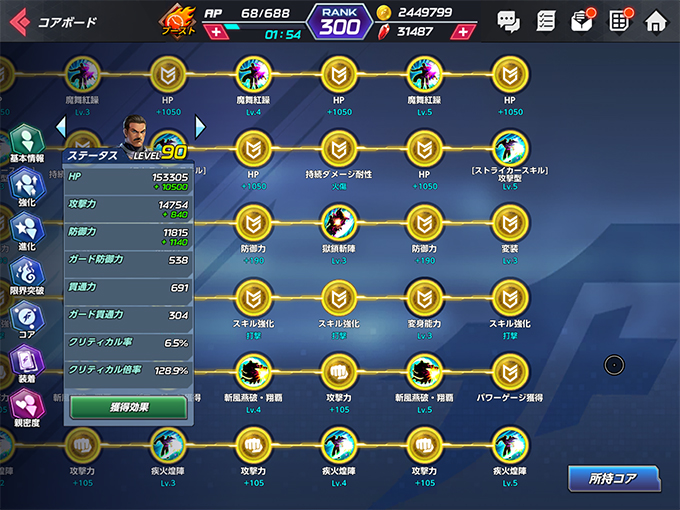Switch to the 装着 tab
Screen dimensions: 680x510
[25, 363]
